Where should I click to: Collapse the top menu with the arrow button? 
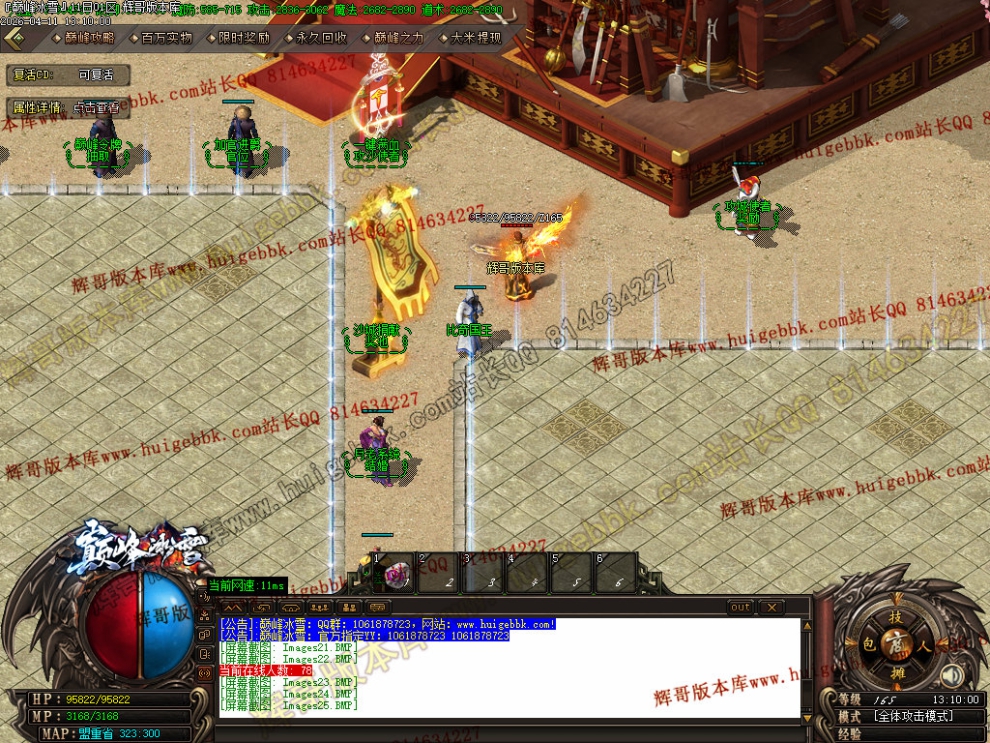coord(15,38)
